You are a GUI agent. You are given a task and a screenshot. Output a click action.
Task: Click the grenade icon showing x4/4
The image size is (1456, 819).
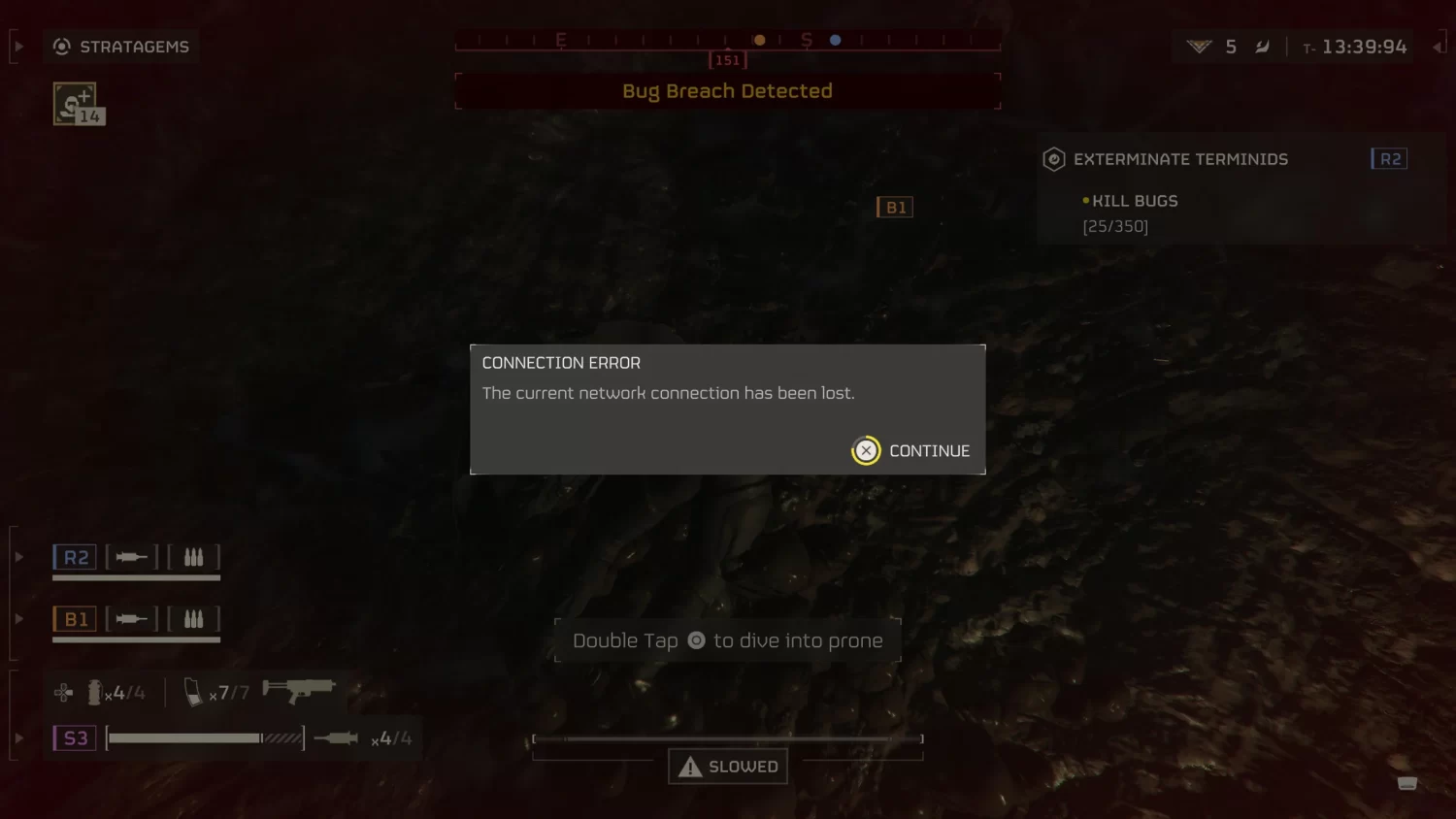(x=94, y=691)
